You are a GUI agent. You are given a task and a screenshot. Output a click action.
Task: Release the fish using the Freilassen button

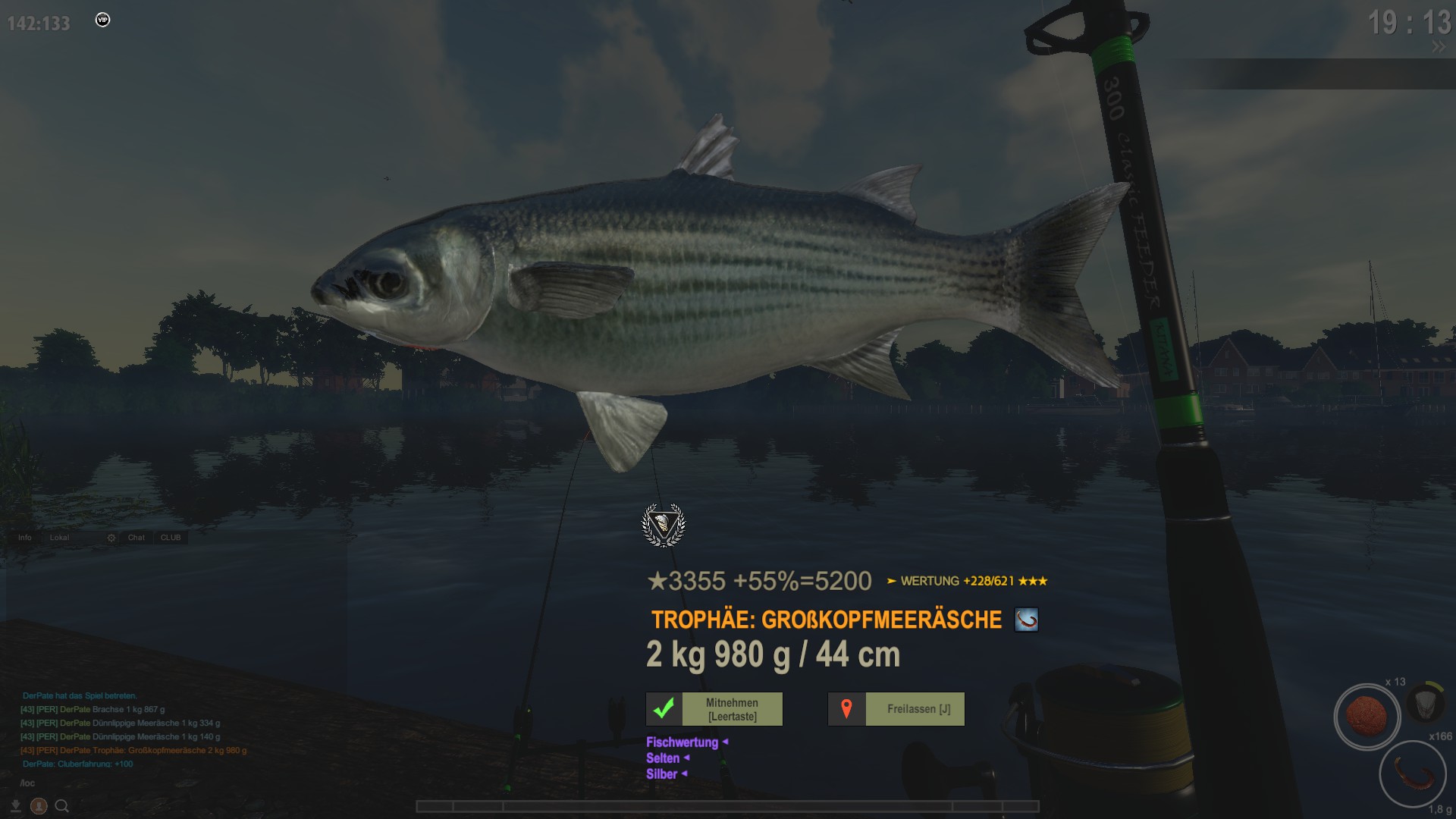tap(896, 709)
